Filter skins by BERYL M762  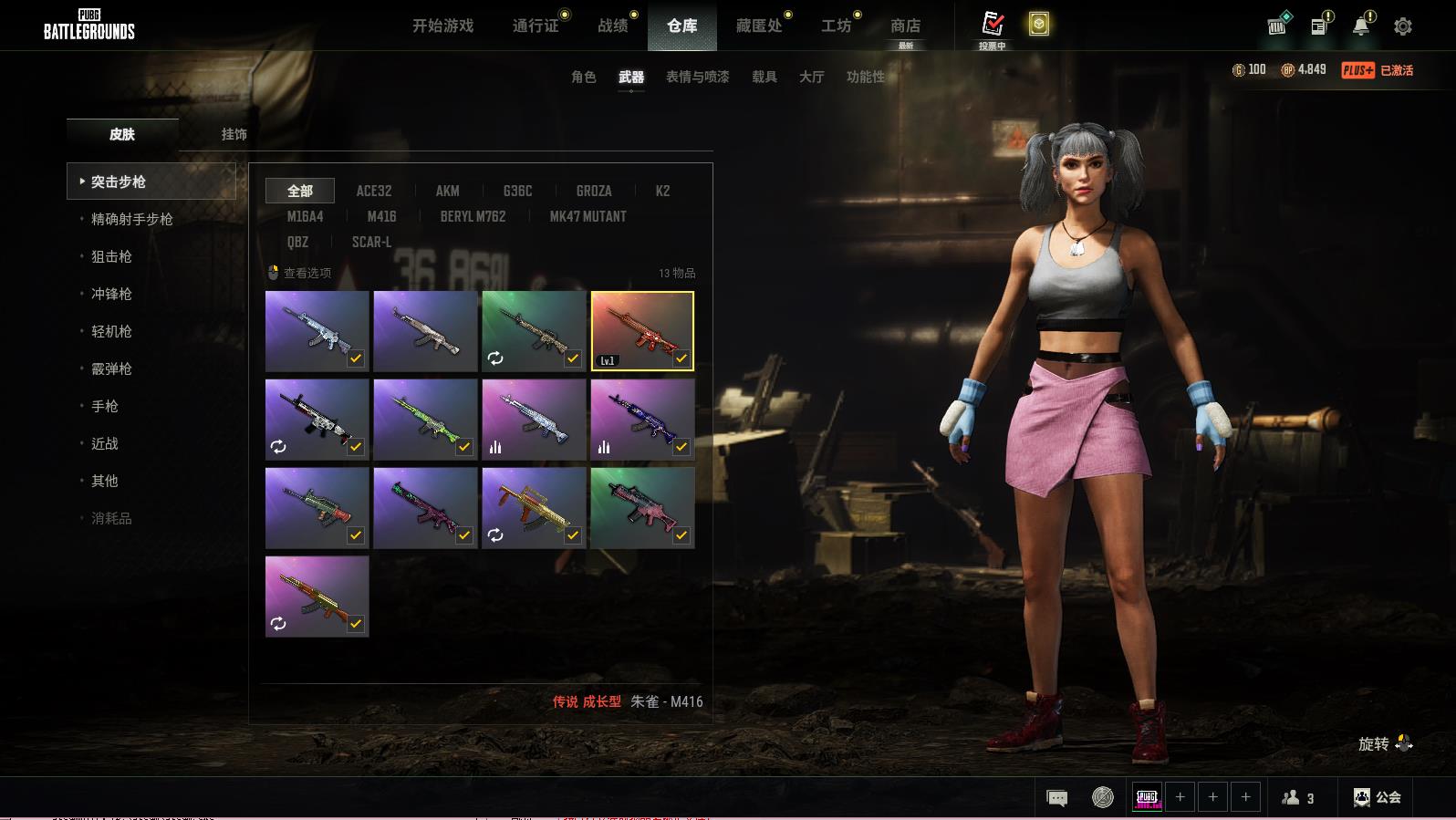pos(473,216)
